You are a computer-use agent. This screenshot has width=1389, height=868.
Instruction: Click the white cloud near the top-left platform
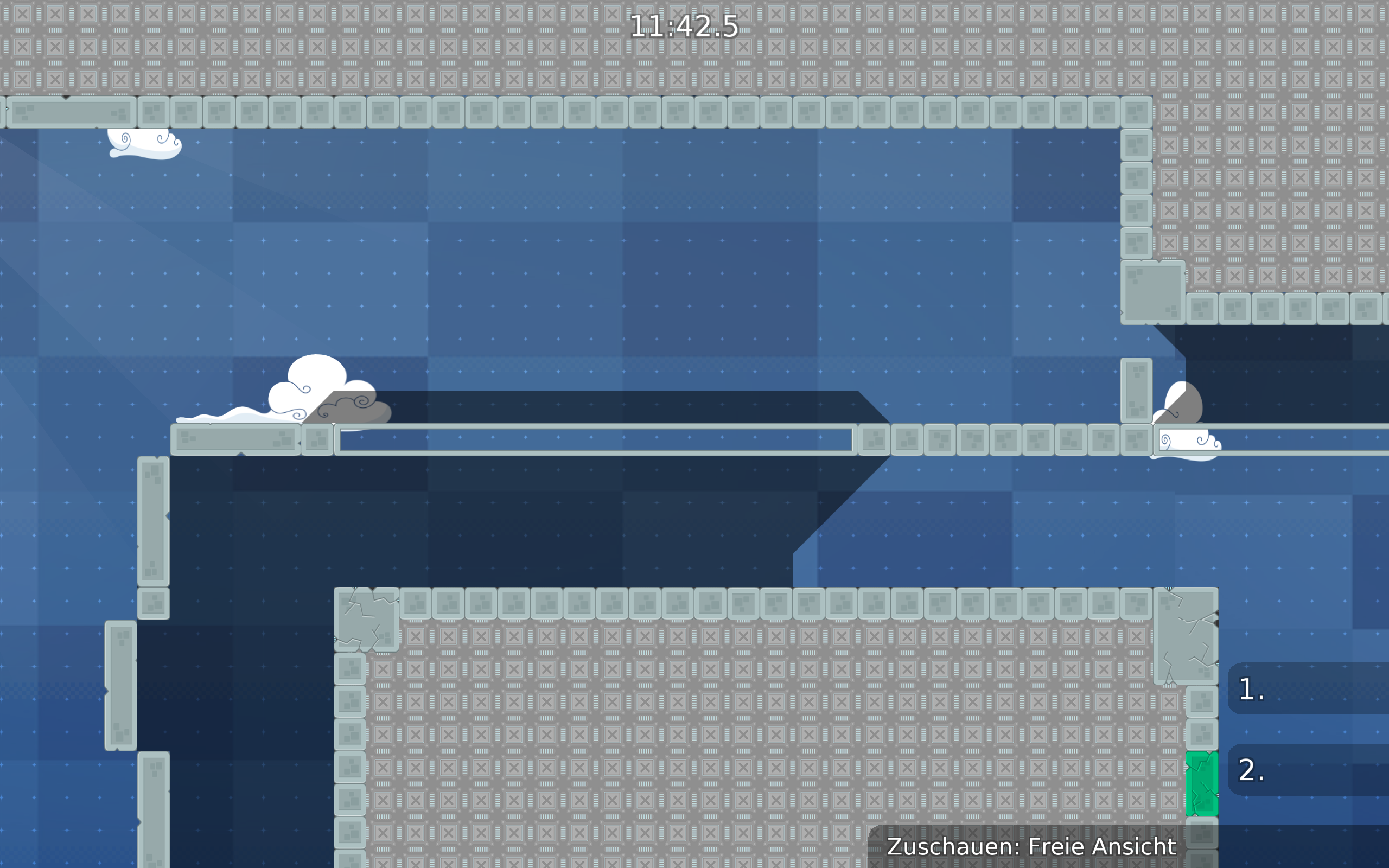tap(143, 144)
